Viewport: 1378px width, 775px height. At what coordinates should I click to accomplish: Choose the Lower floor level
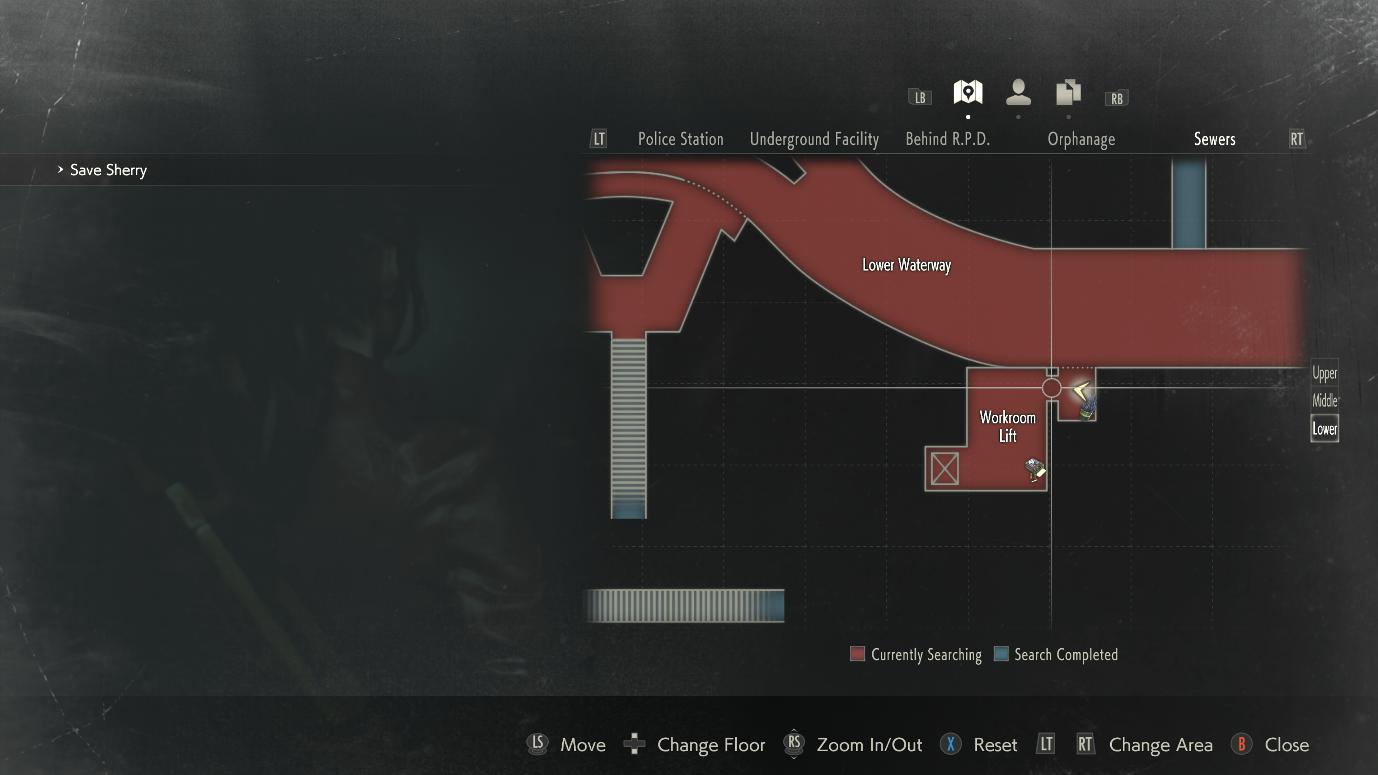pos(1324,429)
